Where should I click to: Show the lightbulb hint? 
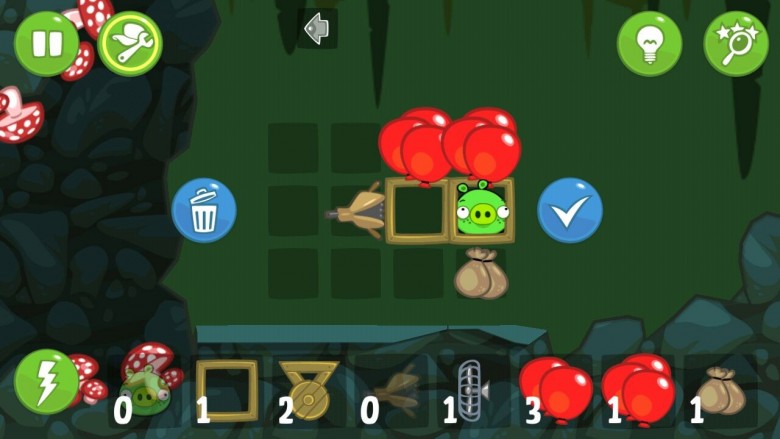click(x=649, y=44)
